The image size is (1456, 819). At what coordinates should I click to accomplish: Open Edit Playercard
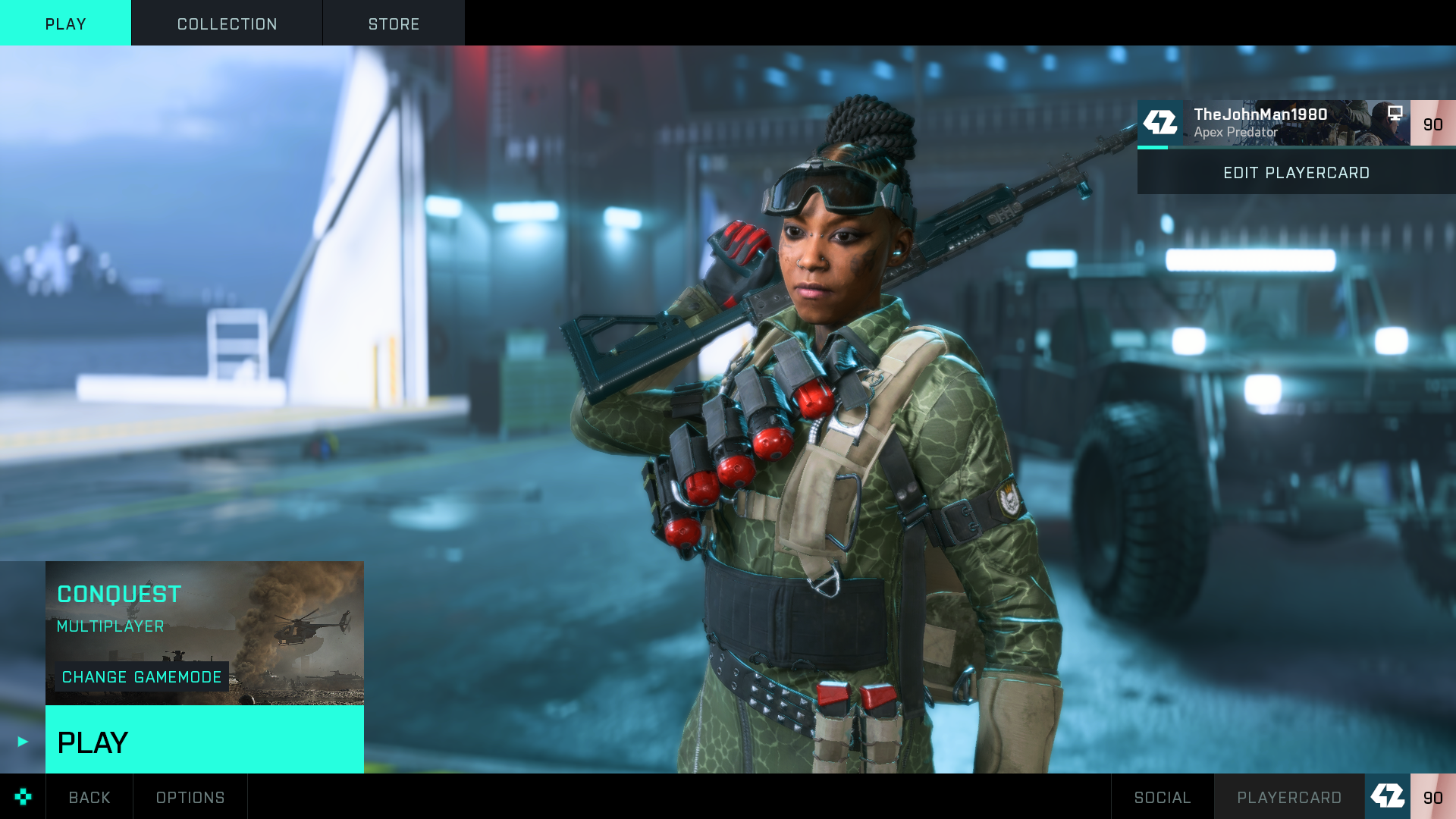point(1296,173)
